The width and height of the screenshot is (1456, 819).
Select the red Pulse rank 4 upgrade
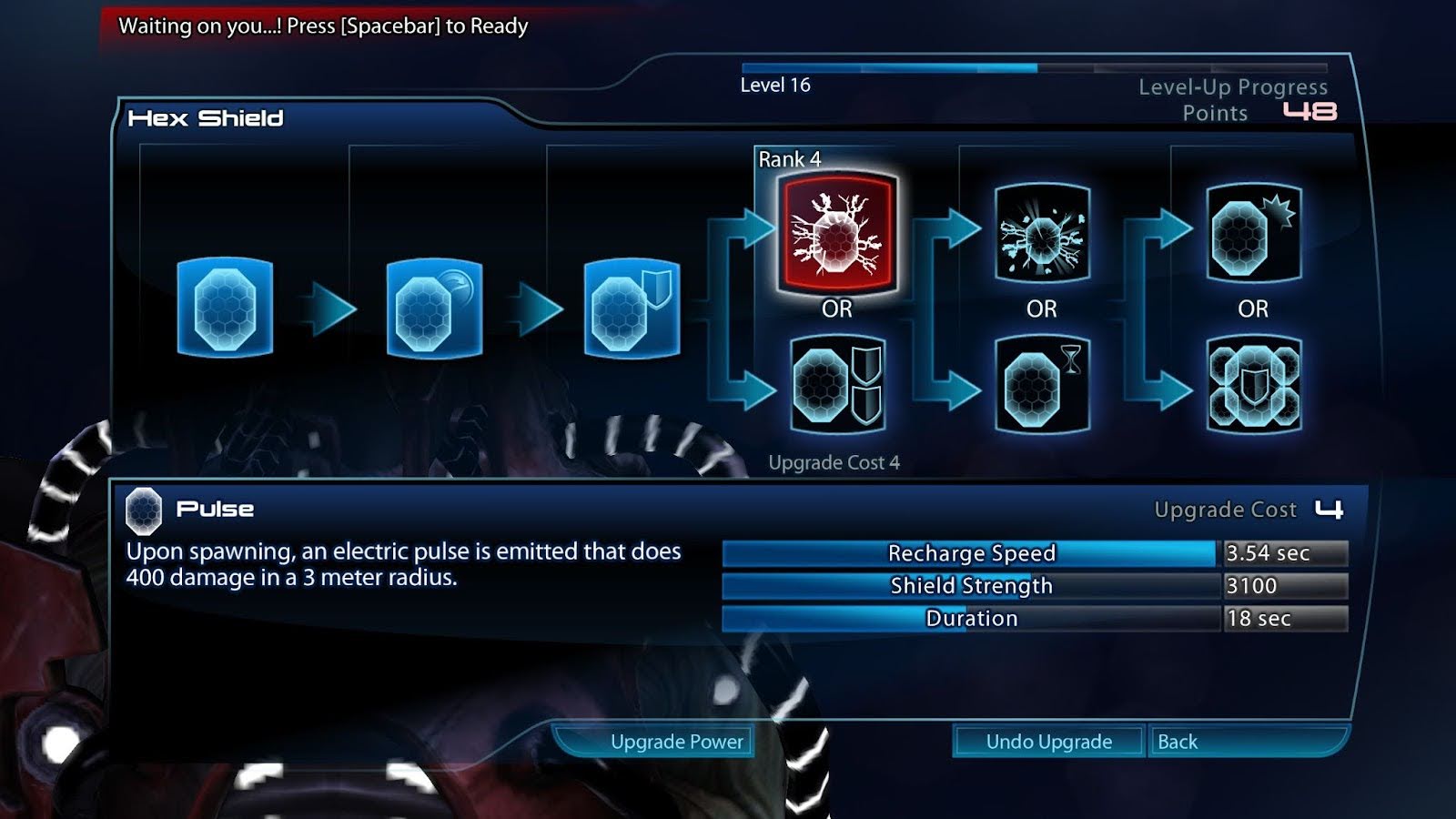click(837, 233)
